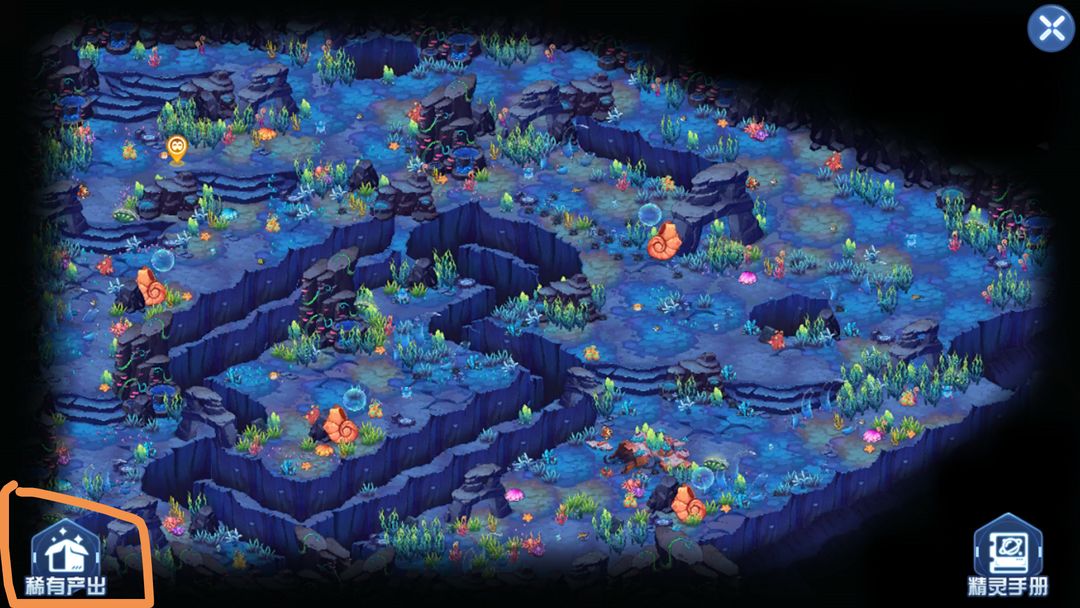Open the 精灵手册 spirit handbook
This screenshot has width=1080, height=608.
pyautogui.click(x=1007, y=554)
